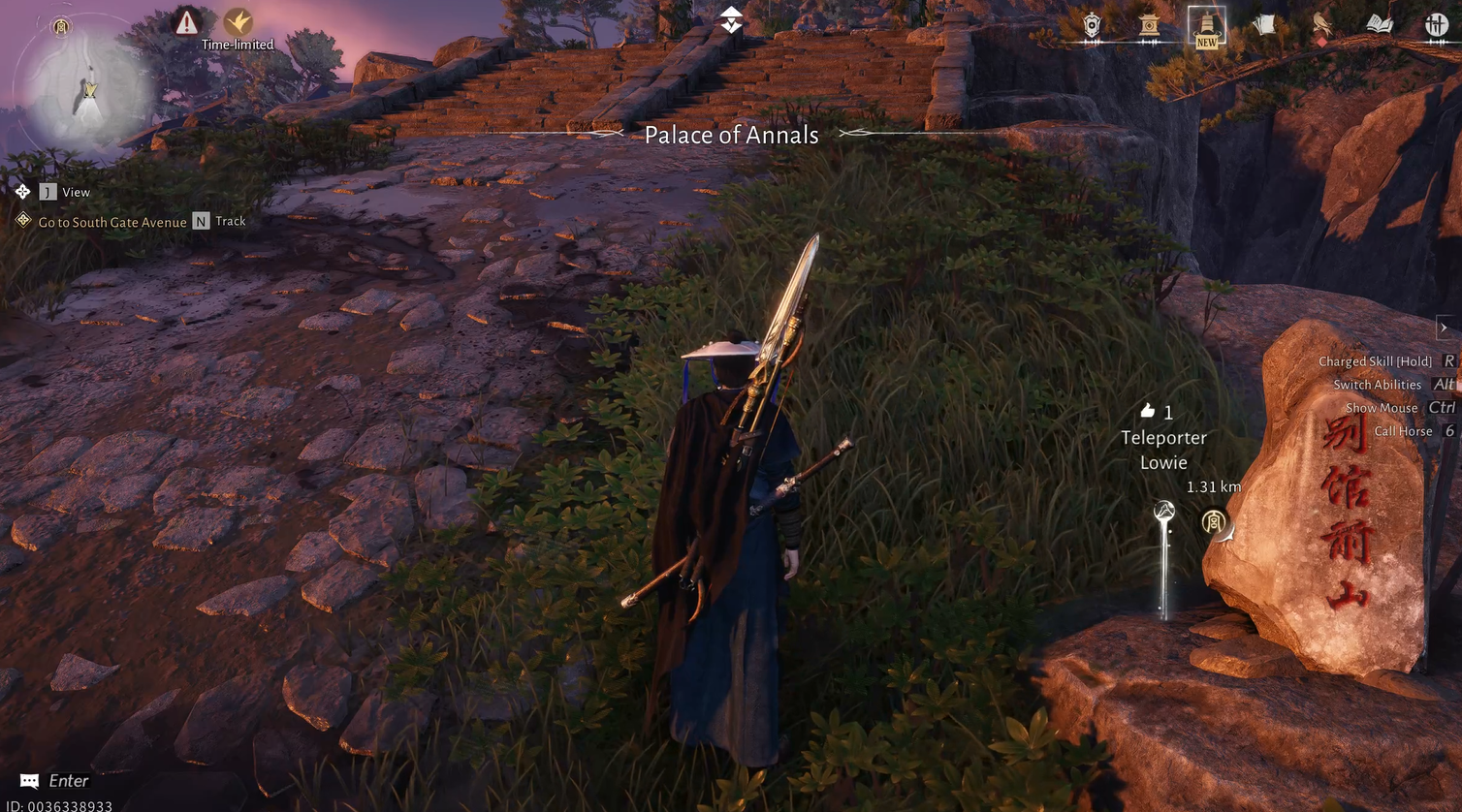Open the pagoda shrine icon in the toolbar
Screen dimensions: 1462x812
coord(1148,26)
